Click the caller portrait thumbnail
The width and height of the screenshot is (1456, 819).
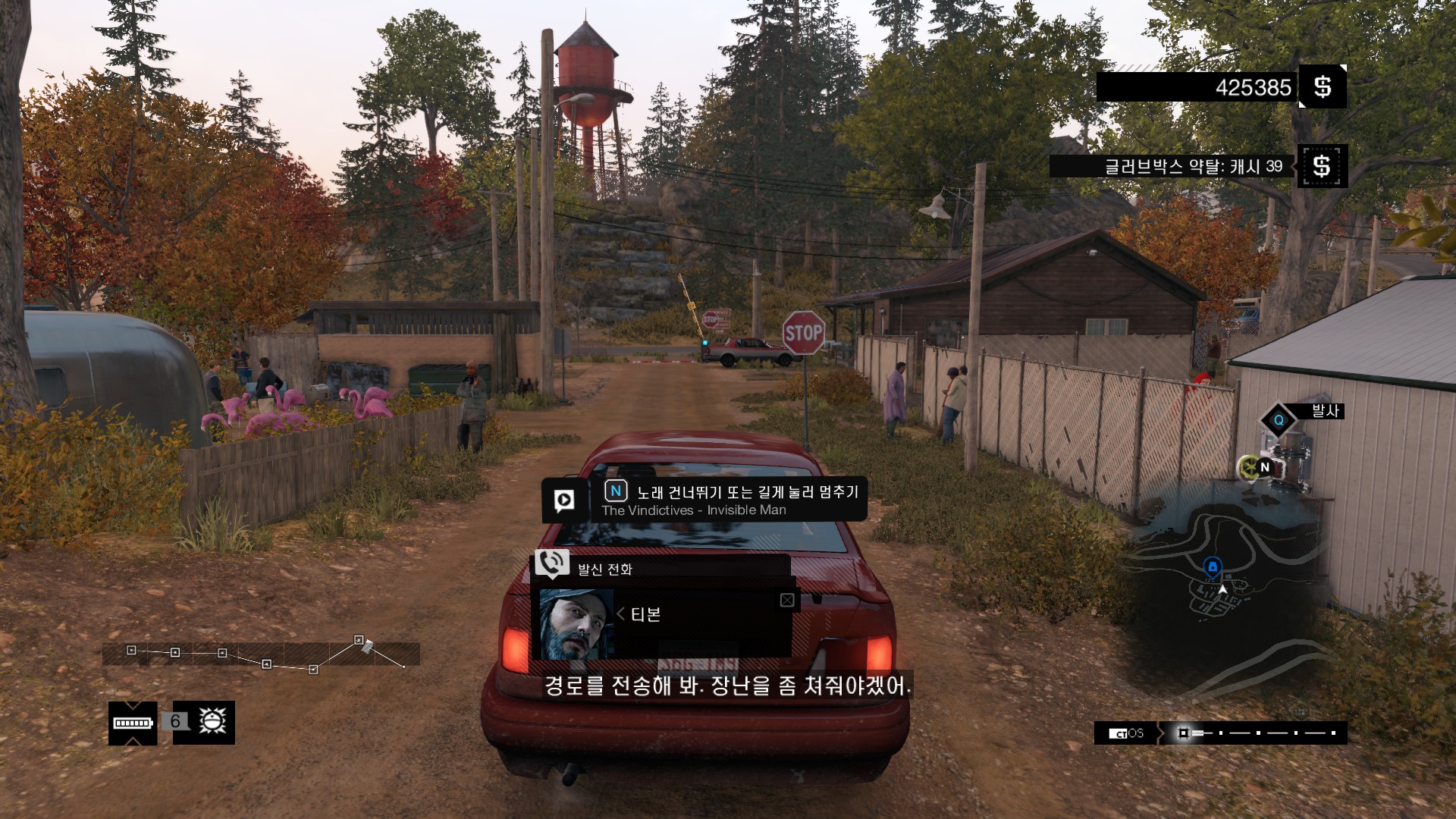(576, 624)
